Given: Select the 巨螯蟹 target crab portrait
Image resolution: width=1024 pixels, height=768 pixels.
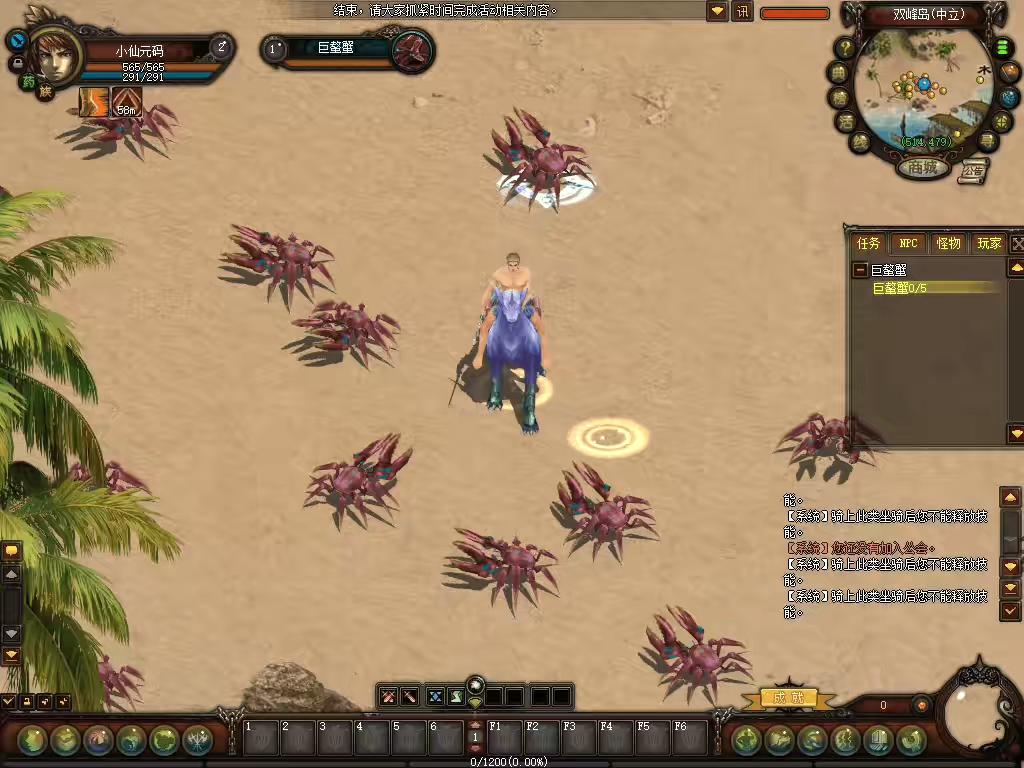Looking at the screenshot, I should [411, 51].
